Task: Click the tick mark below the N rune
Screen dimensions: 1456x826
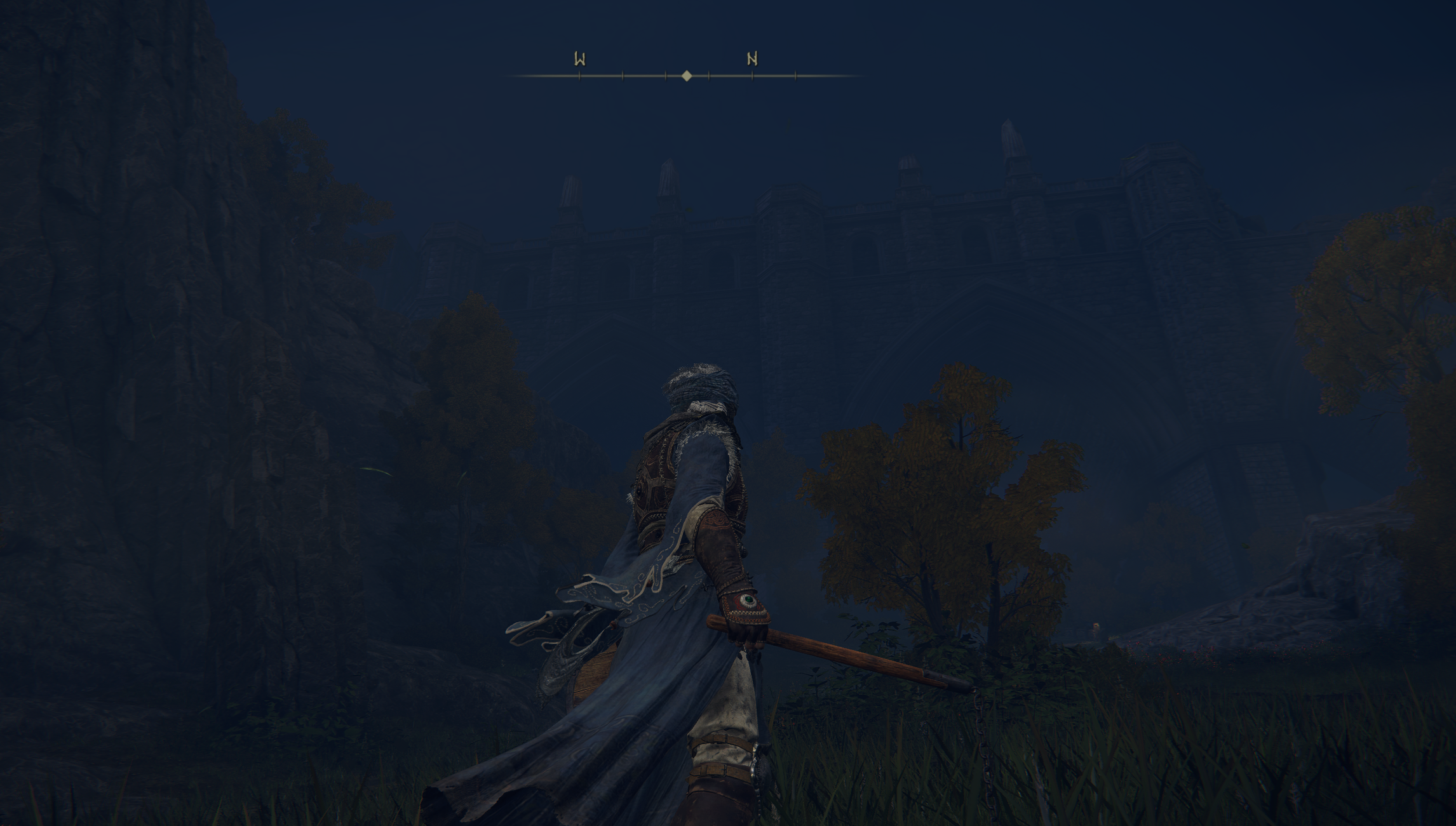Action: [x=753, y=76]
